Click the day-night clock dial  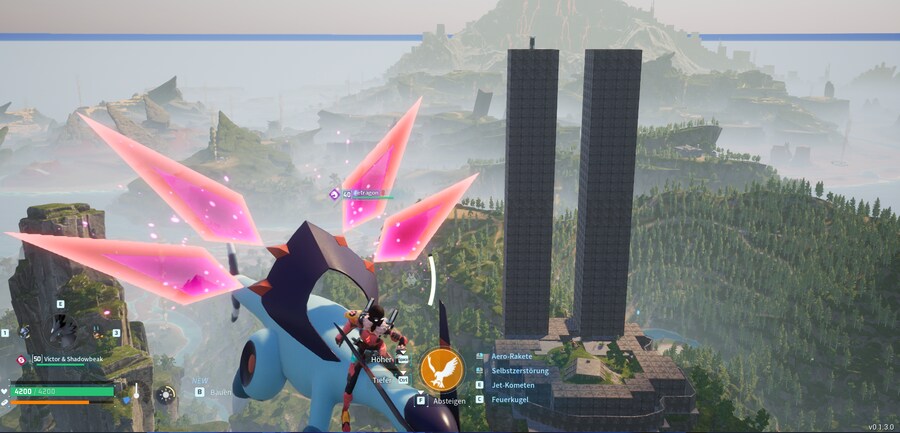pyautogui.click(x=166, y=394)
